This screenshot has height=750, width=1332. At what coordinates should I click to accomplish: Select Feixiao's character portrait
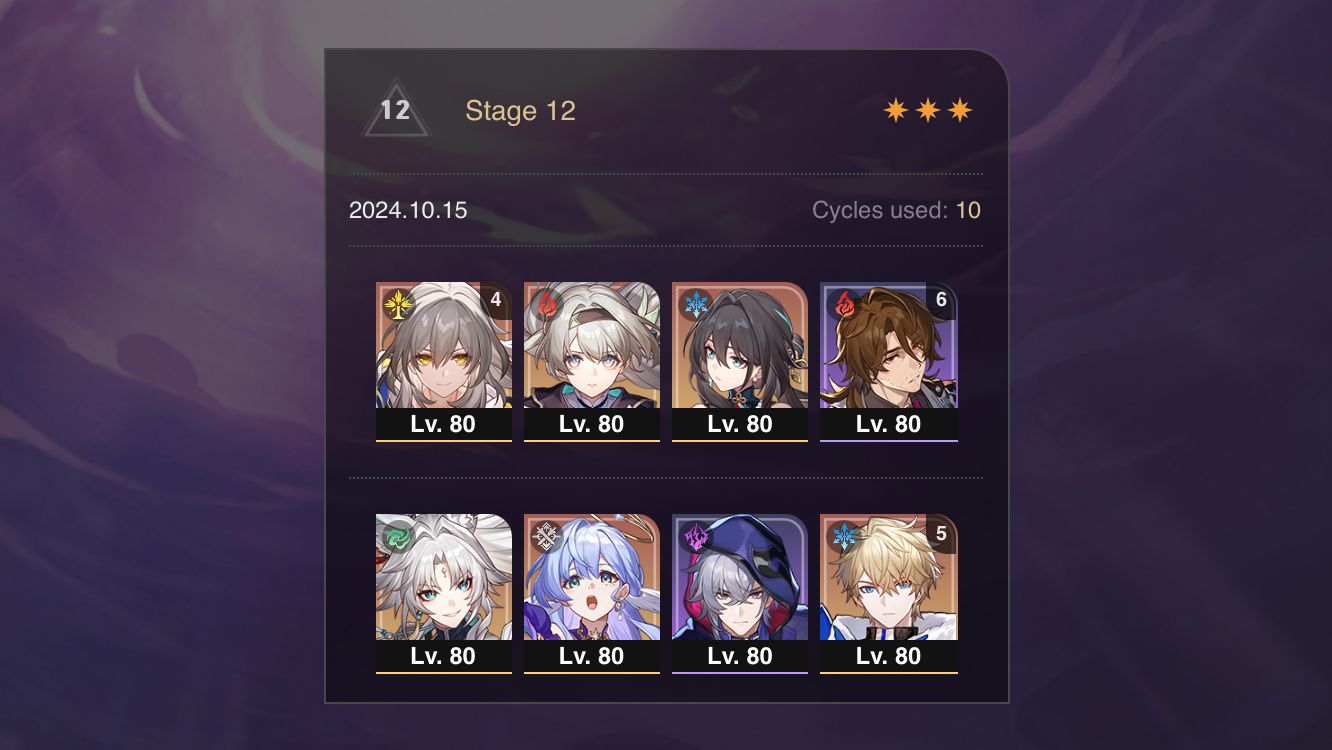[444, 578]
